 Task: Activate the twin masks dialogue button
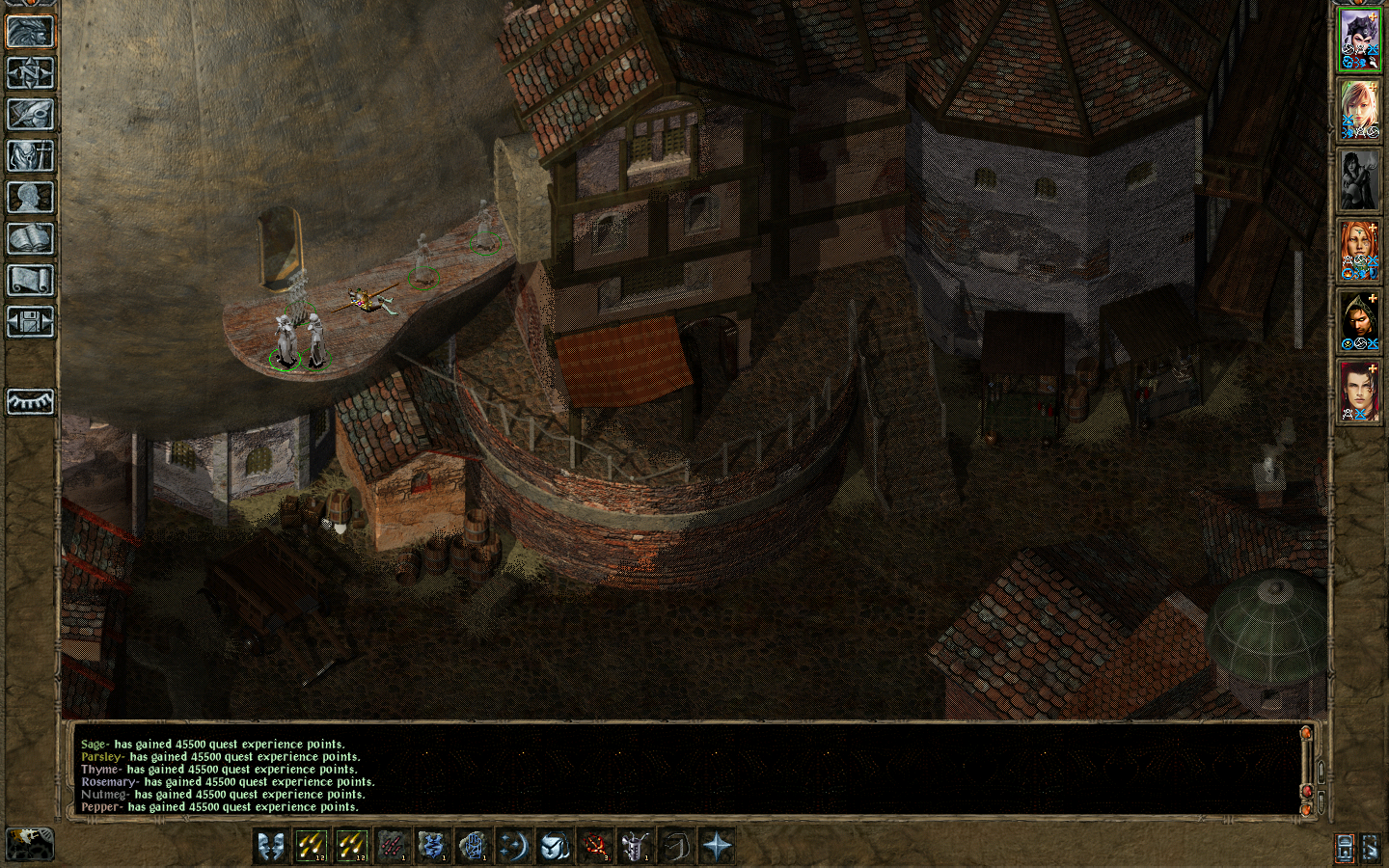[271, 847]
